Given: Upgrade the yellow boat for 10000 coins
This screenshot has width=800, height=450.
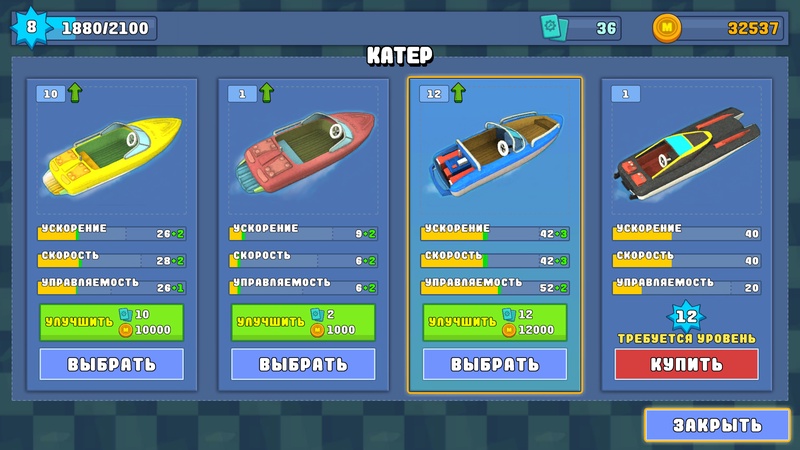Looking at the screenshot, I should pyautogui.click(x=111, y=322).
